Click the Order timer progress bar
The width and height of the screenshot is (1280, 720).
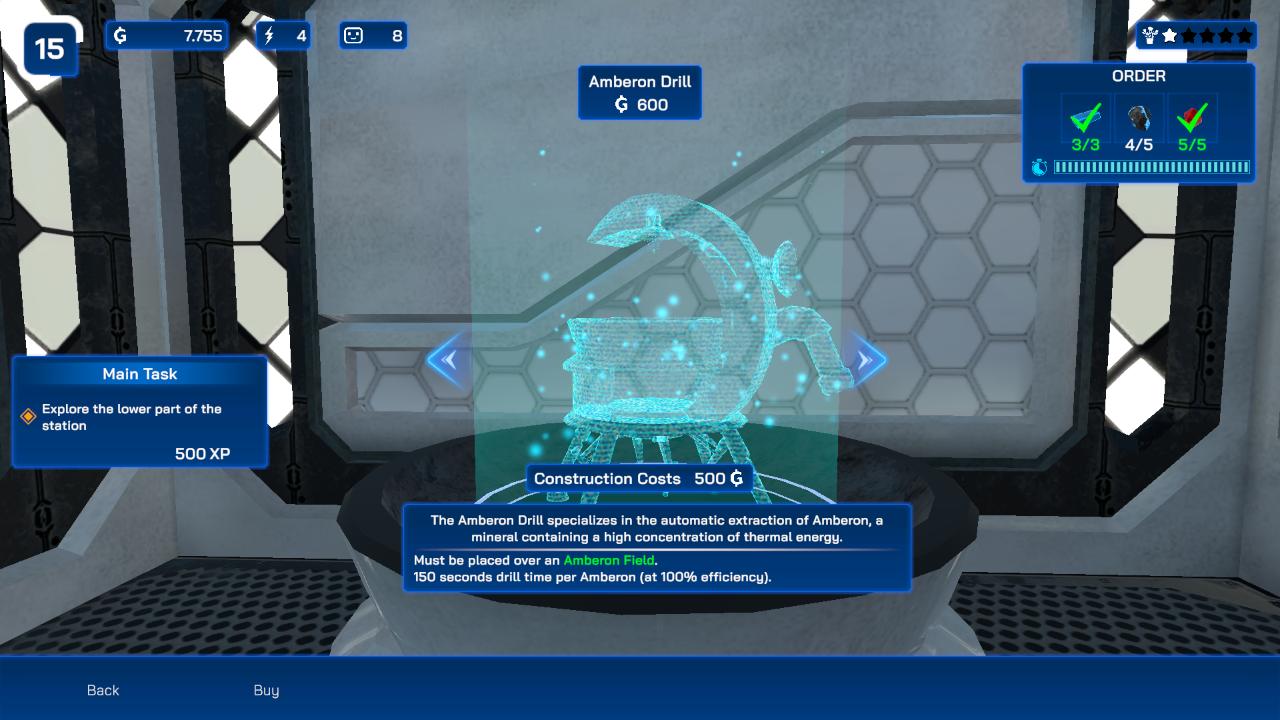coord(1150,169)
